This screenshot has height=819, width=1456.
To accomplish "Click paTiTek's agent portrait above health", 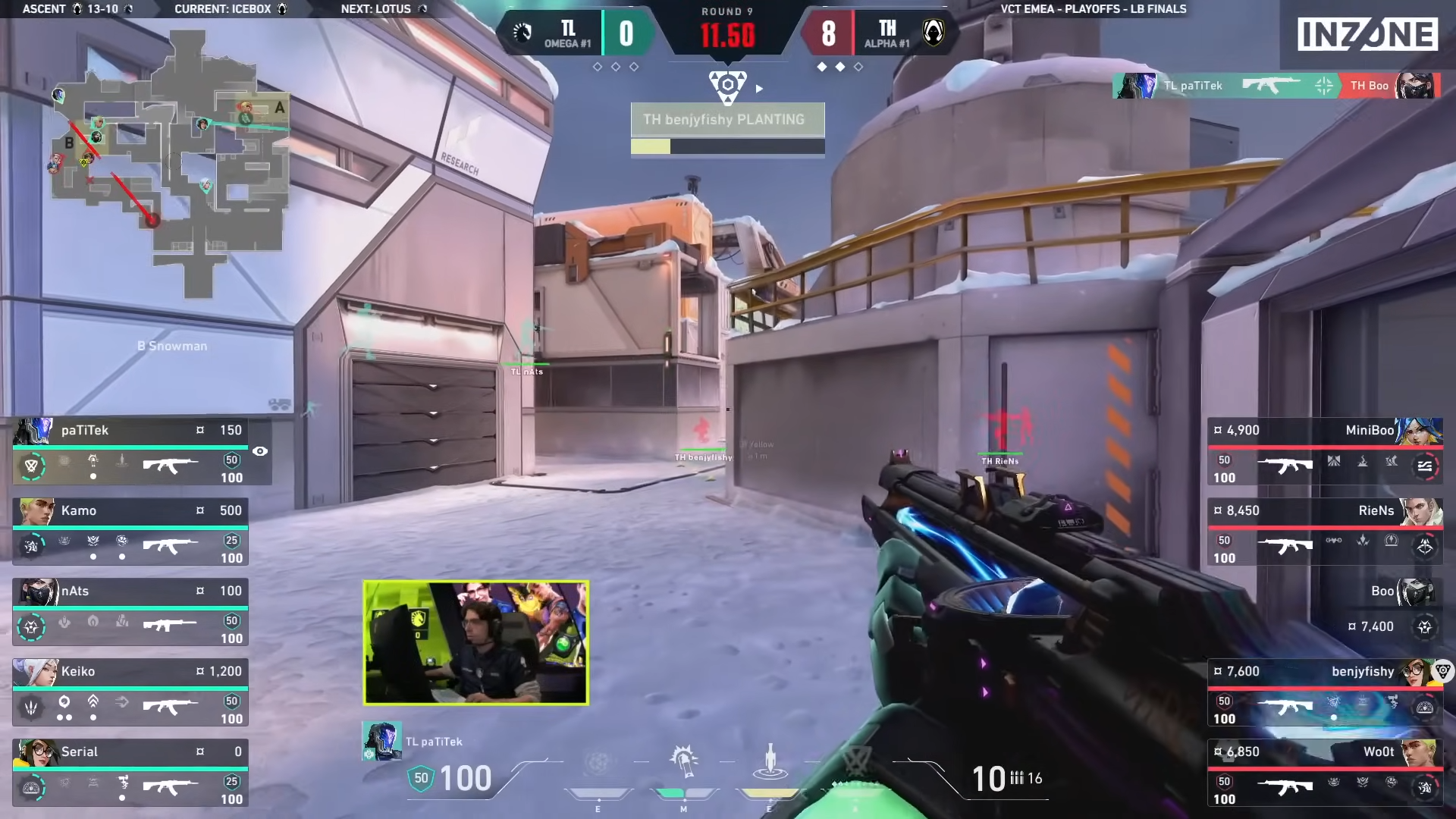I will (x=381, y=741).
